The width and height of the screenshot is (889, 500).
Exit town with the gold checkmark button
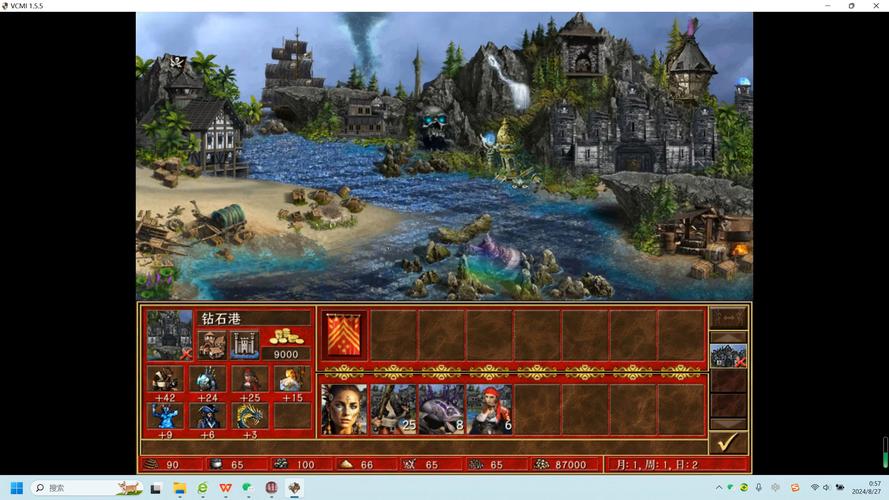coord(728,441)
